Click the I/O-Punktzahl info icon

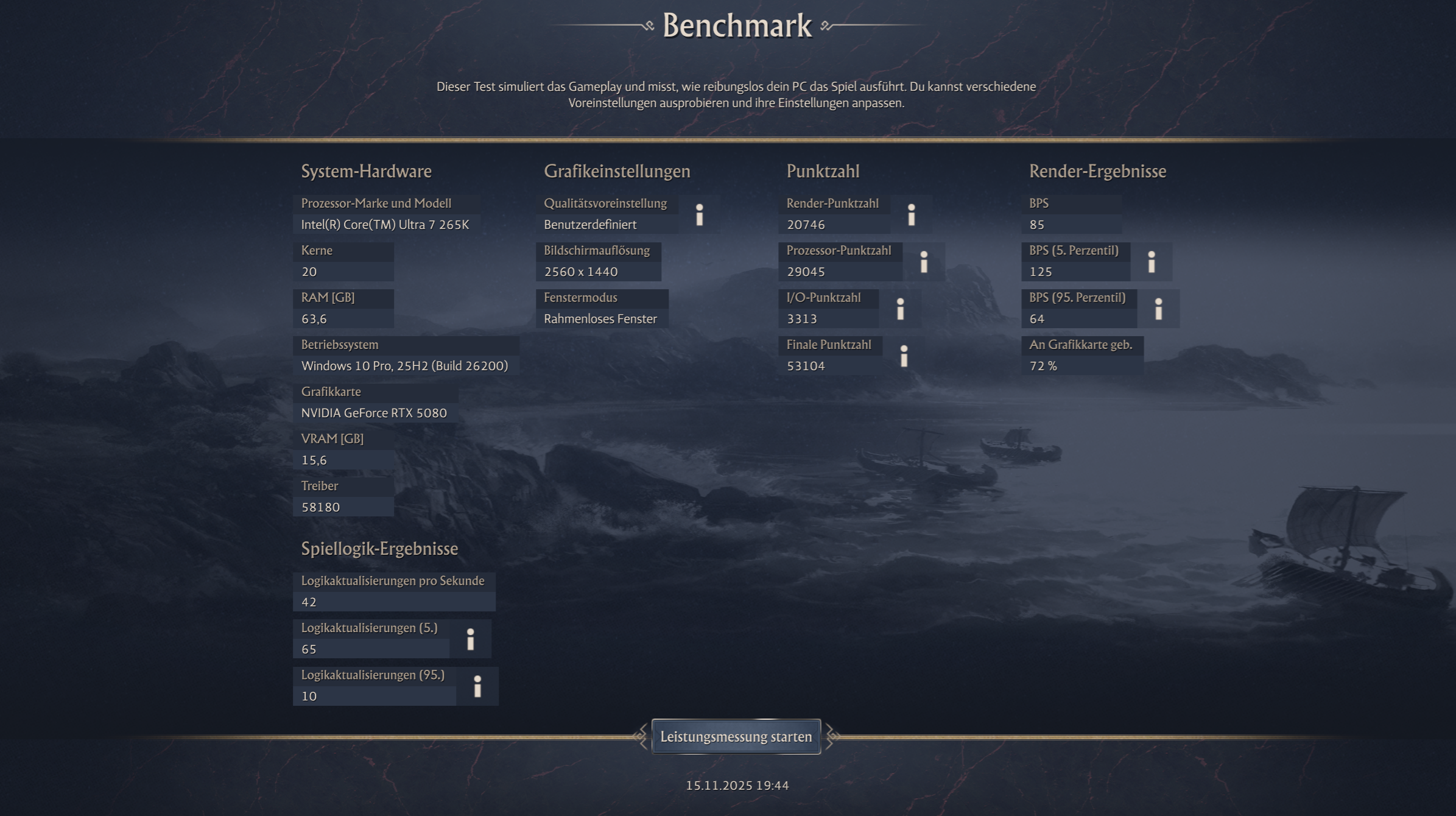click(900, 309)
